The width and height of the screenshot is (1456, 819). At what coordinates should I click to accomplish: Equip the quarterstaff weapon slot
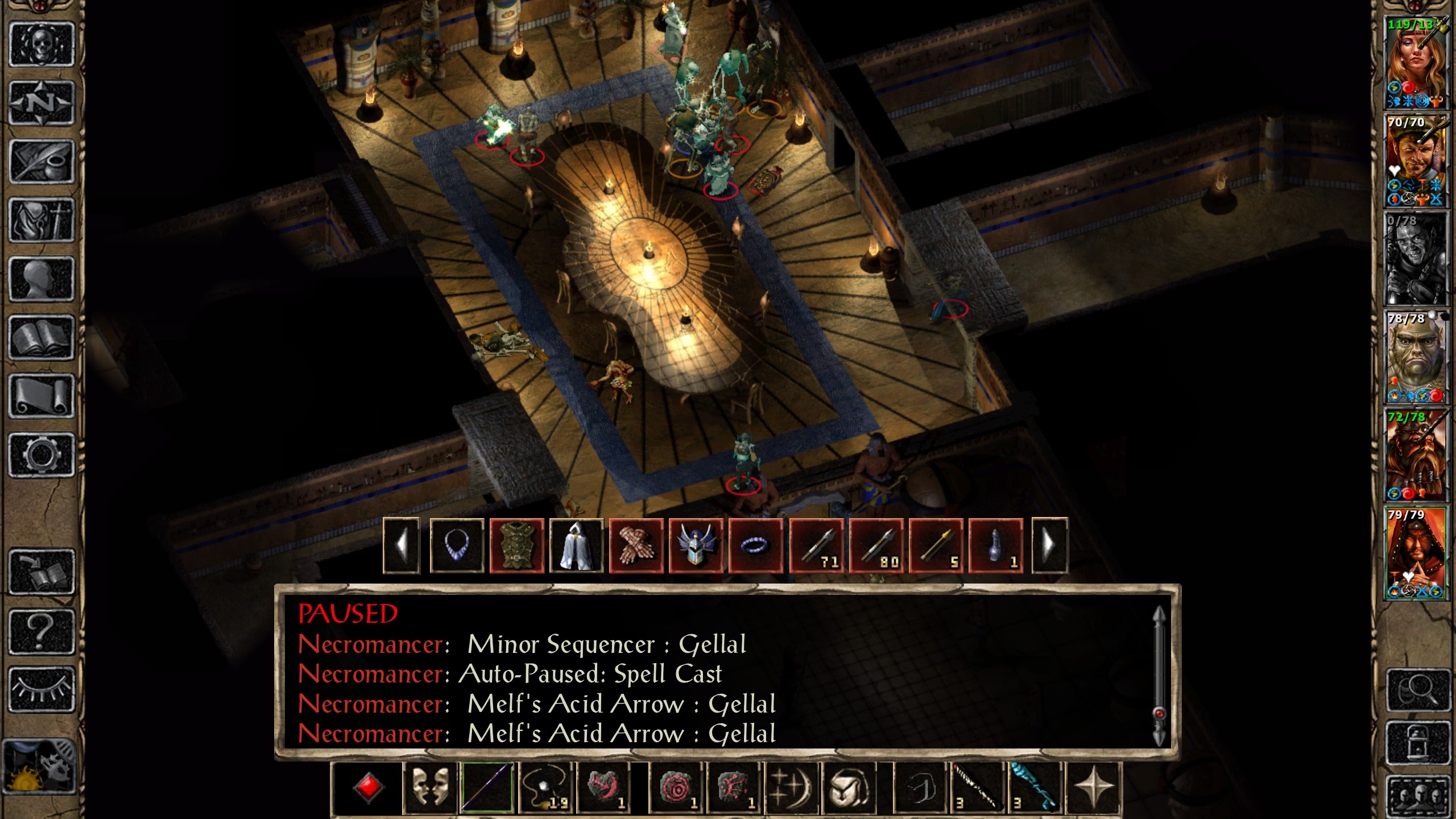(487, 788)
